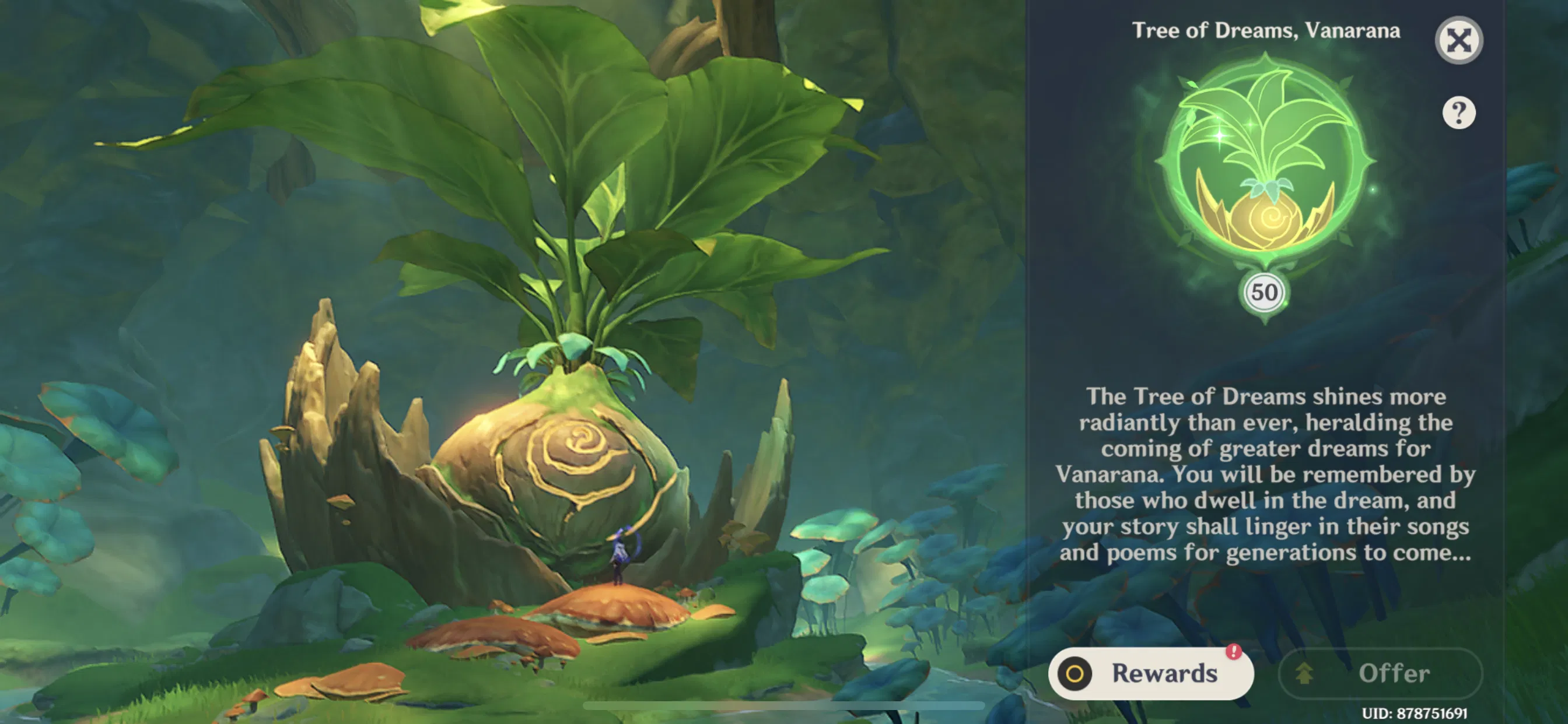Open the help question mark icon
Viewport: 1568px width, 724px height.
tap(1460, 112)
